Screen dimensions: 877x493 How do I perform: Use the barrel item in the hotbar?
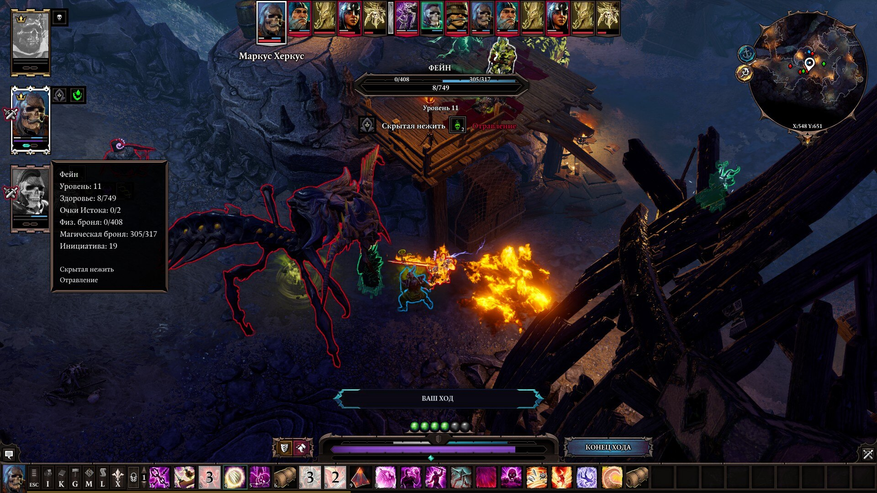pos(285,477)
